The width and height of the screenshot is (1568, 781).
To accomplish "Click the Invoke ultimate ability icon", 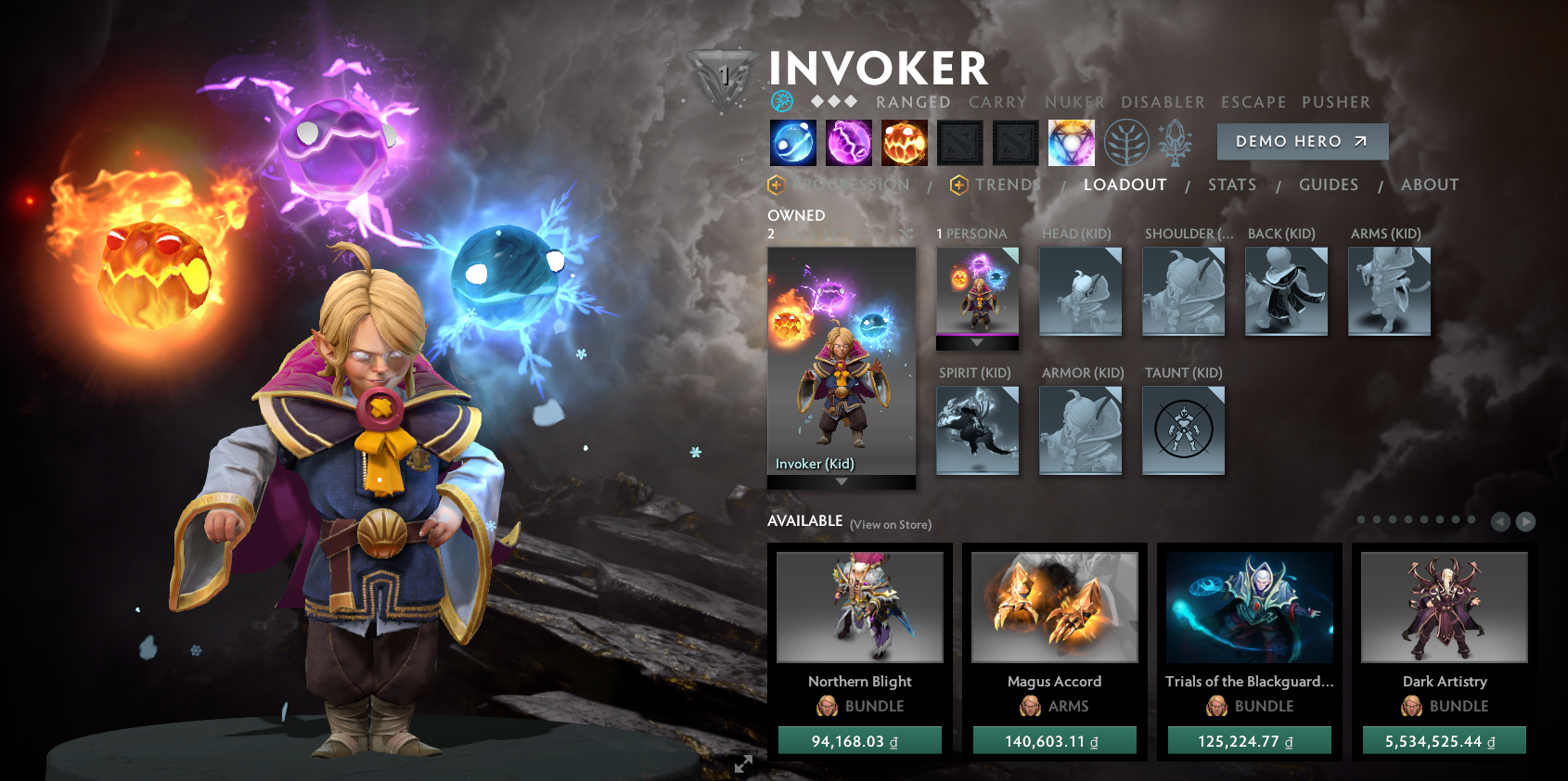I will [1072, 142].
